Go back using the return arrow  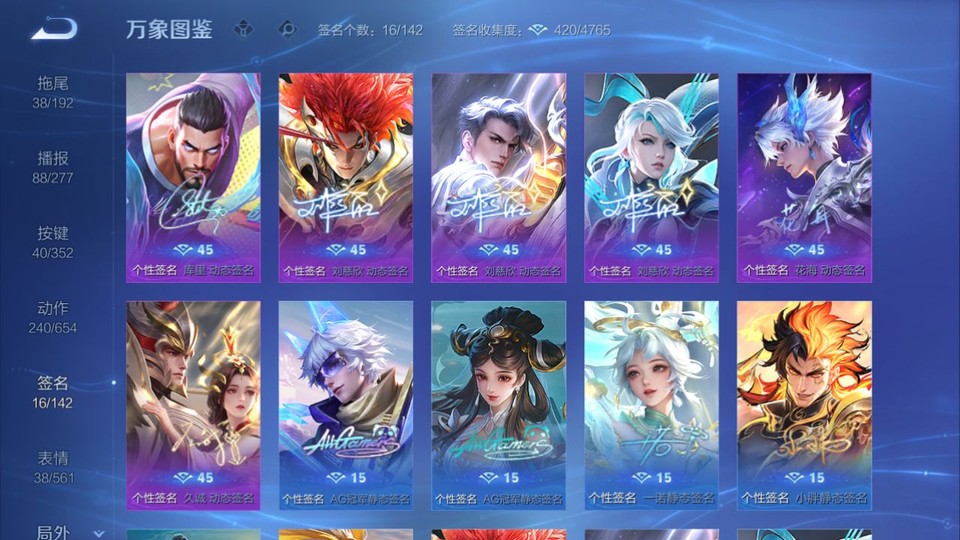coord(54,29)
